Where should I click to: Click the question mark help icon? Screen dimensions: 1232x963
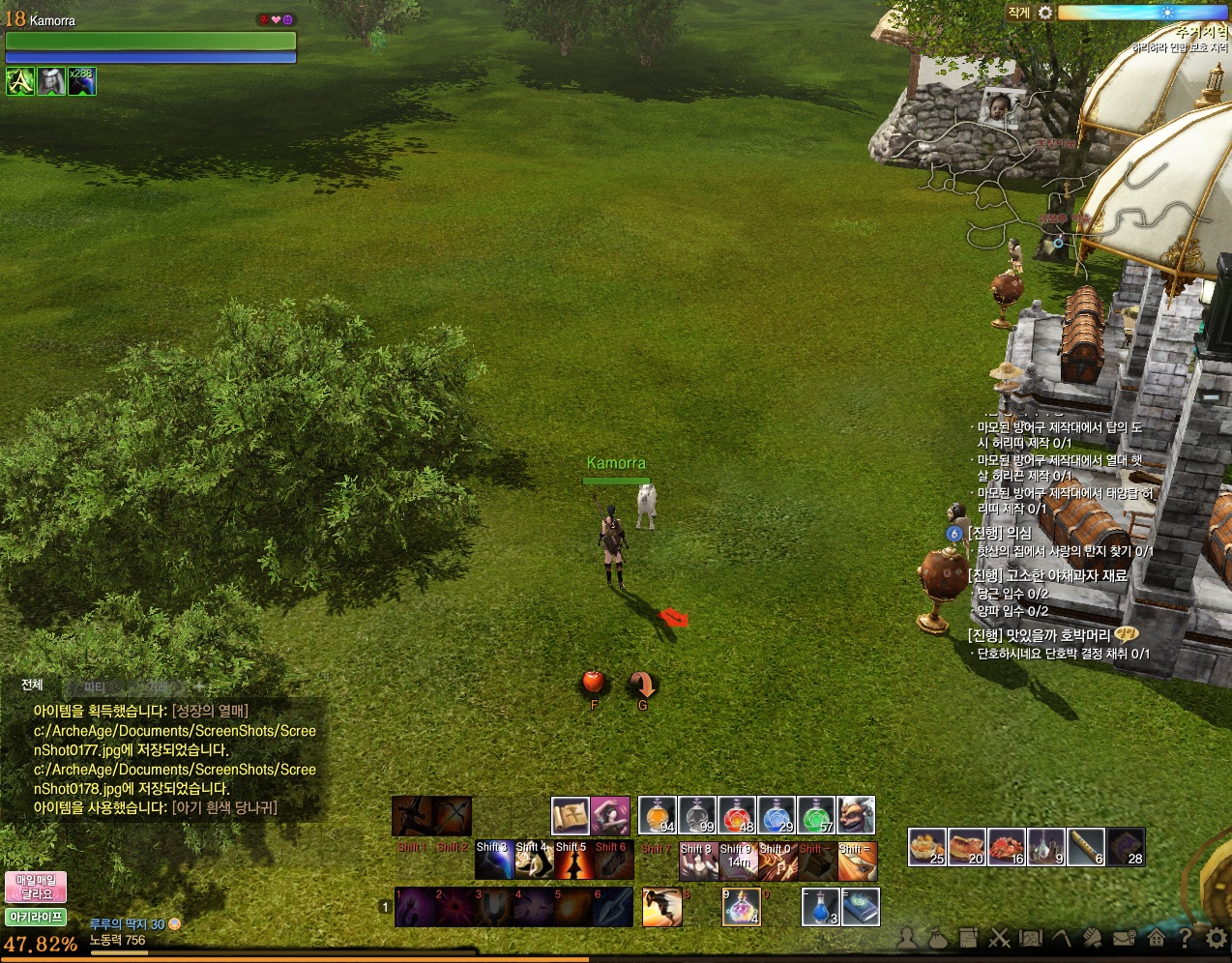1185,937
